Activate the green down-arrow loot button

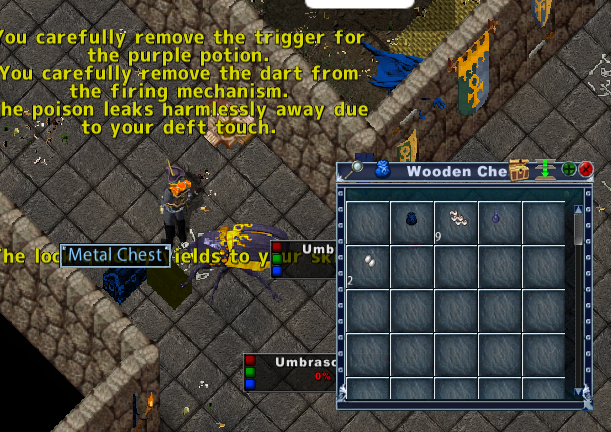click(x=546, y=170)
